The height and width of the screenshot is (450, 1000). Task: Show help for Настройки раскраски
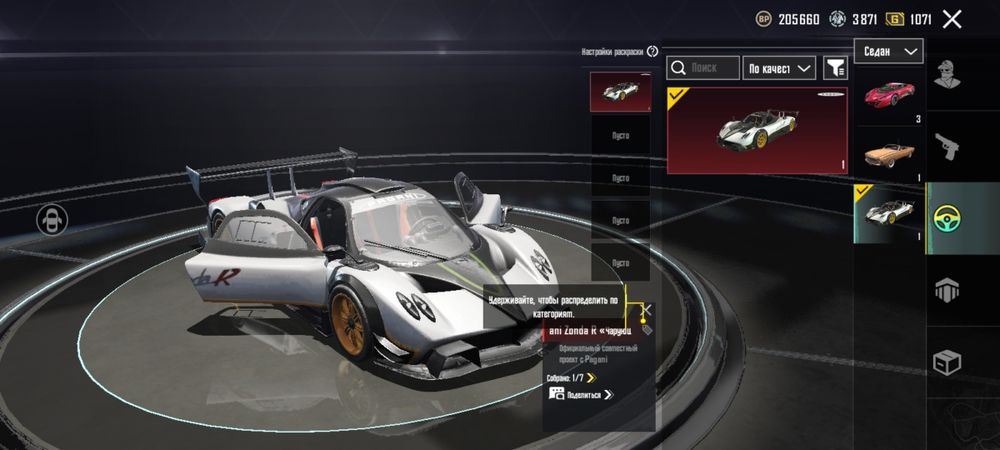(652, 51)
